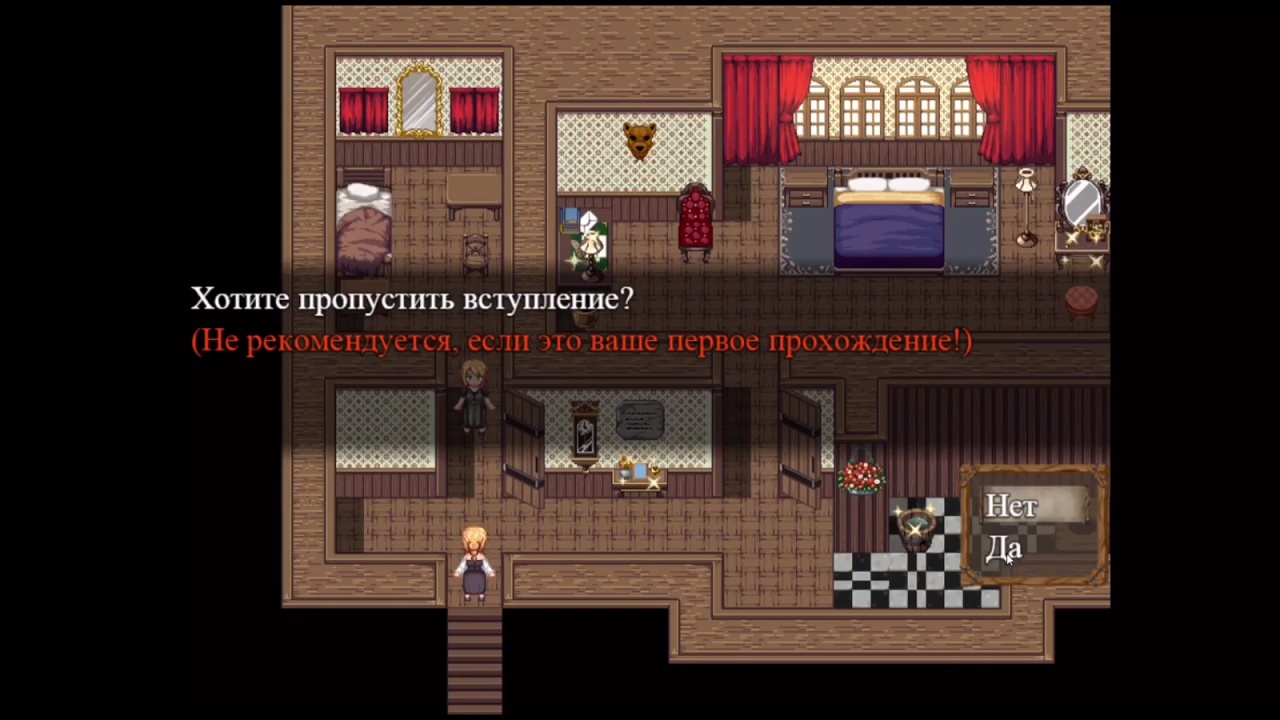Viewport: 1280px width, 720px height.
Task: Click the deer head trophy on the wall
Action: click(x=638, y=143)
